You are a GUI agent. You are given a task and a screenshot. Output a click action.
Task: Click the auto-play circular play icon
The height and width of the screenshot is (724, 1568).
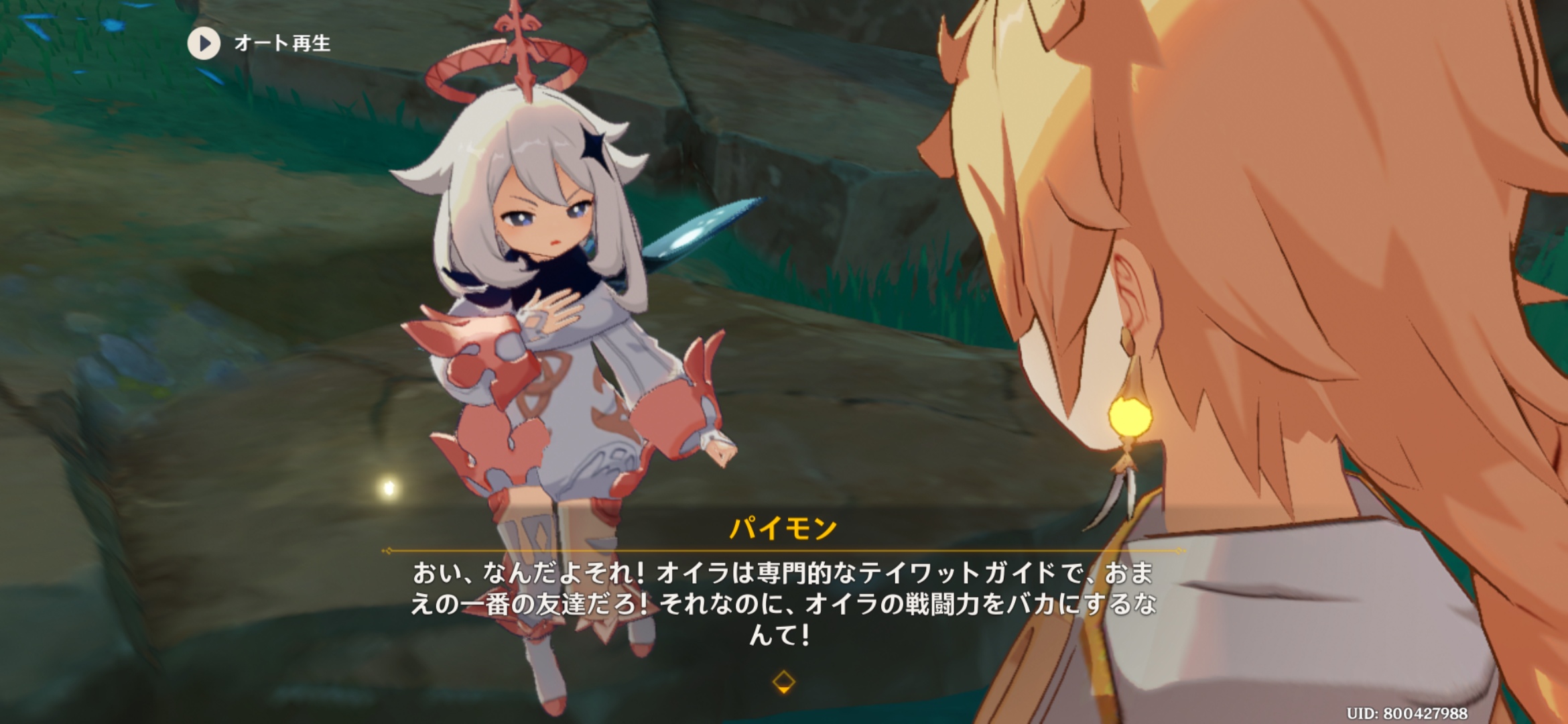203,45
